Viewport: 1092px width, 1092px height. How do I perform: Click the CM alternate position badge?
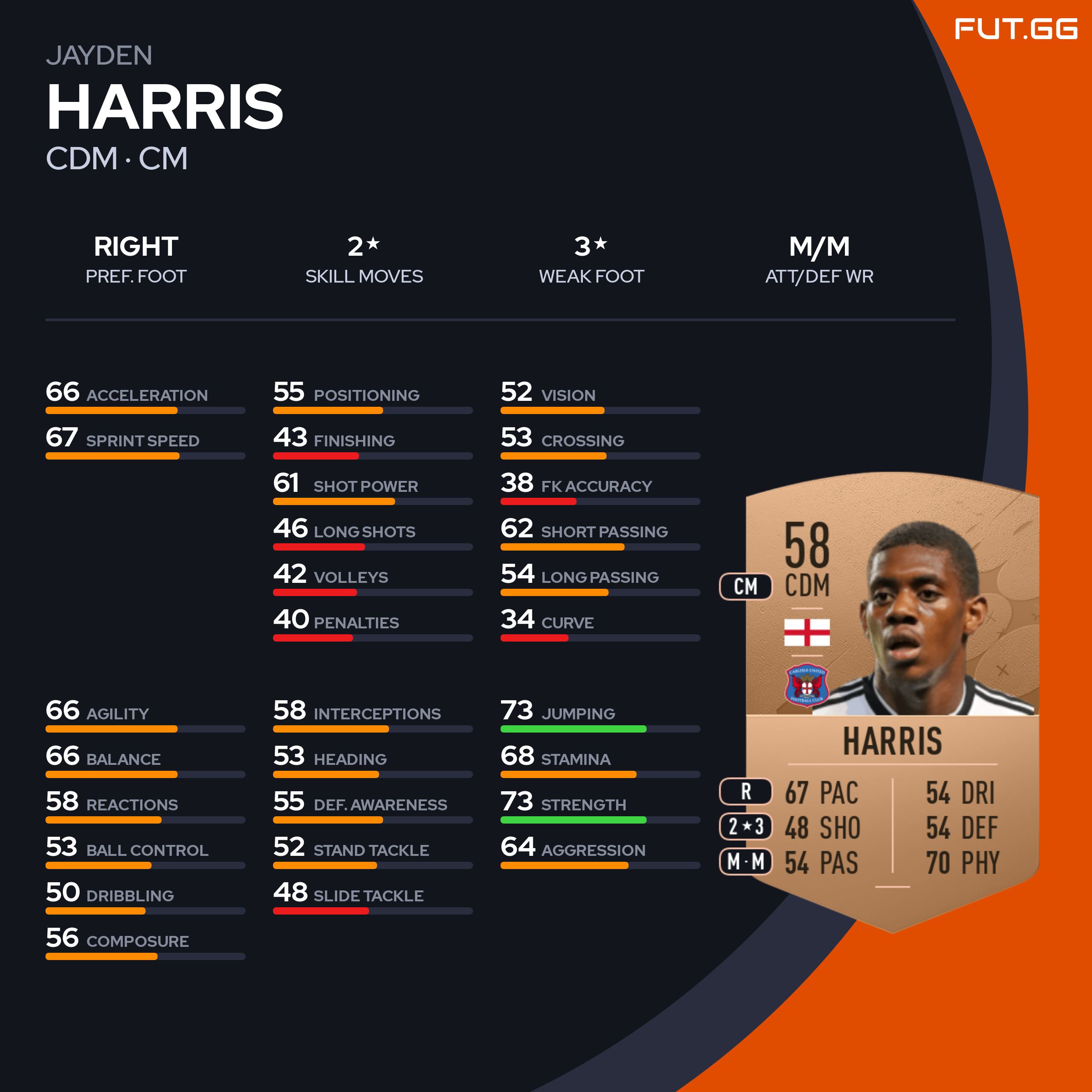pos(746,586)
